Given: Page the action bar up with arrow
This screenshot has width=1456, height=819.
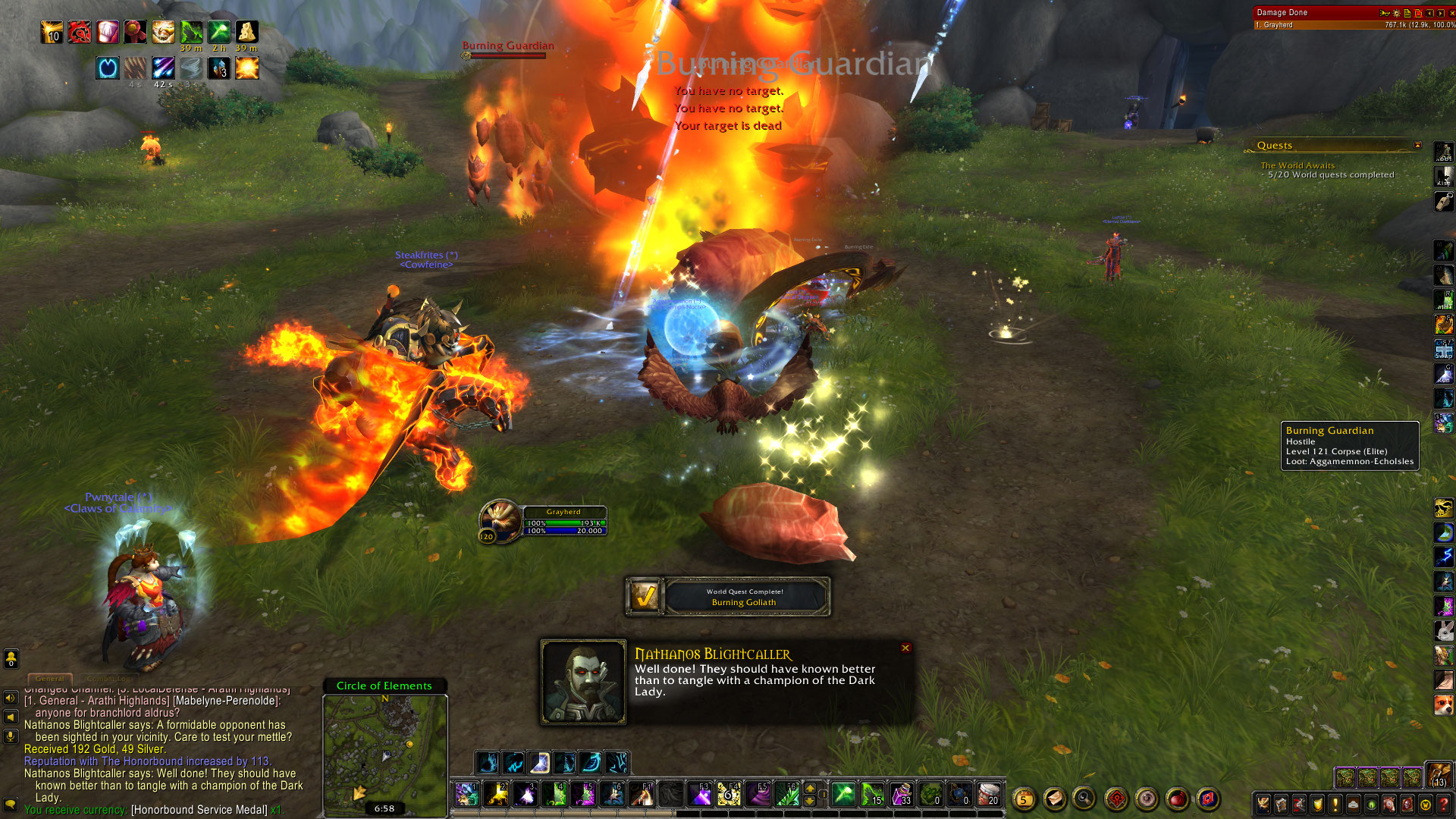Looking at the screenshot, I should tap(810, 789).
